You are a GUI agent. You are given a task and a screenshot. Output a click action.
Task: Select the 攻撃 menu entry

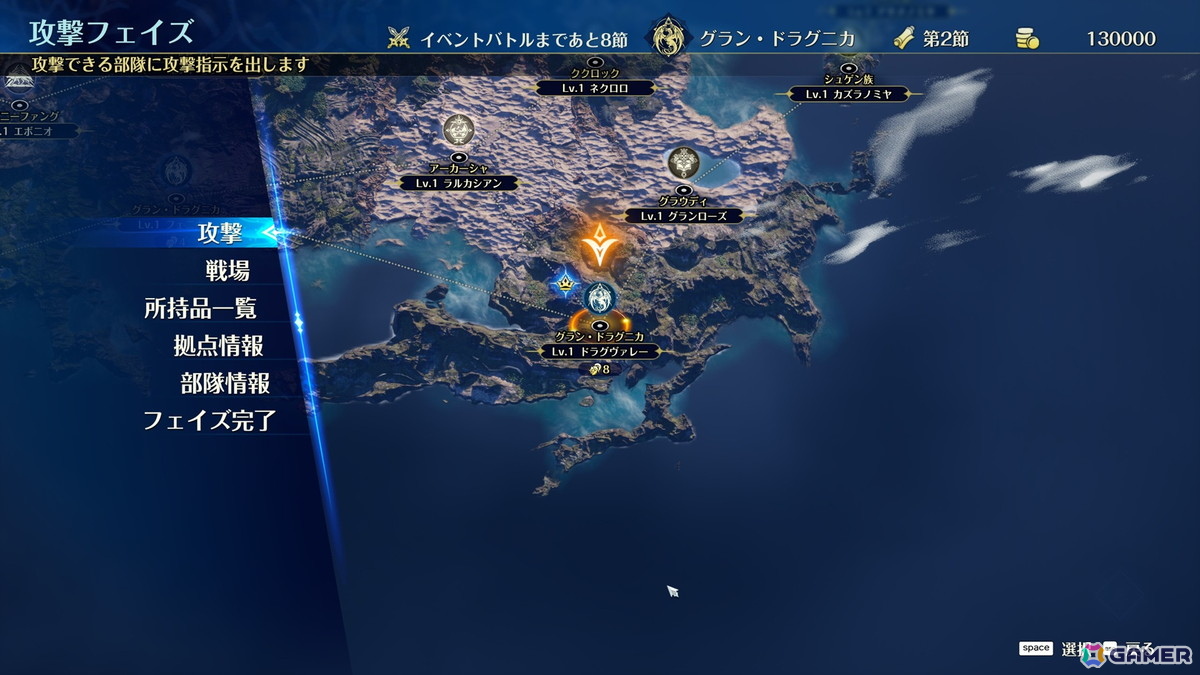(x=220, y=234)
